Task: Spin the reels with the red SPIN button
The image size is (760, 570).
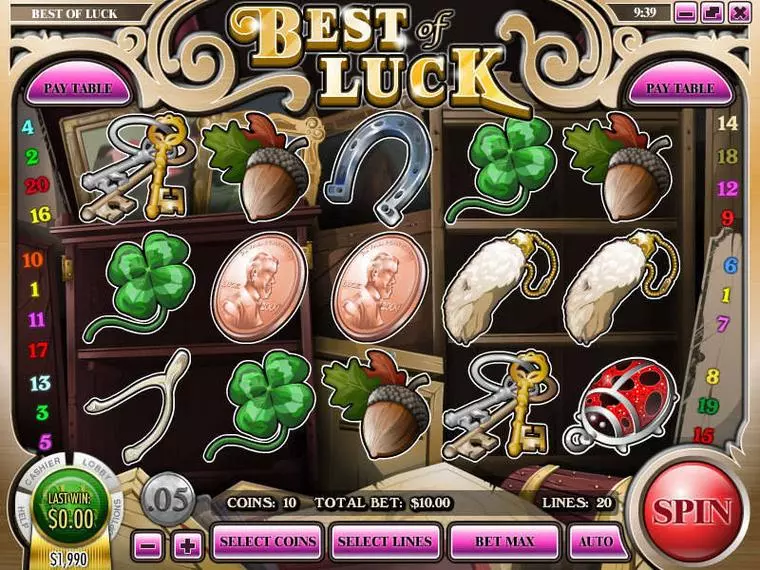Action: coord(692,511)
